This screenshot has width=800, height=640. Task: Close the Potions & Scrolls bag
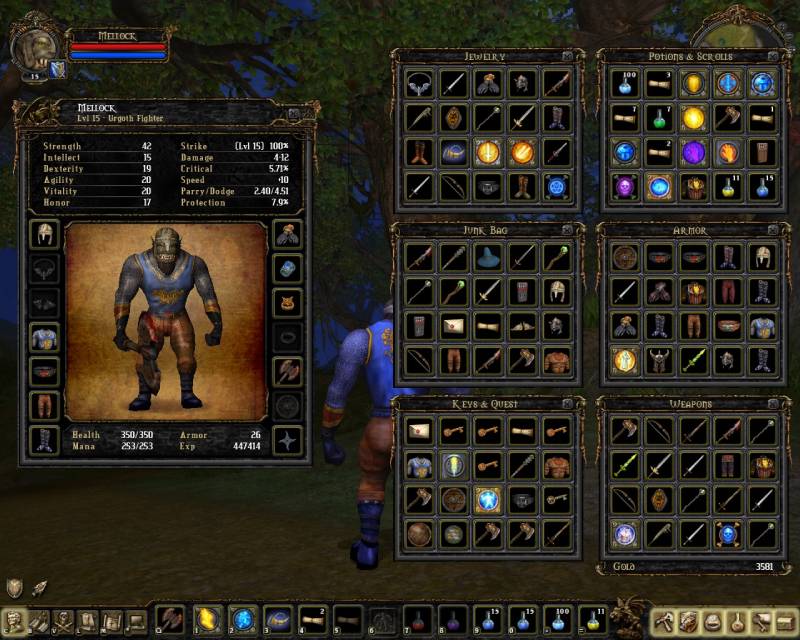click(x=772, y=56)
